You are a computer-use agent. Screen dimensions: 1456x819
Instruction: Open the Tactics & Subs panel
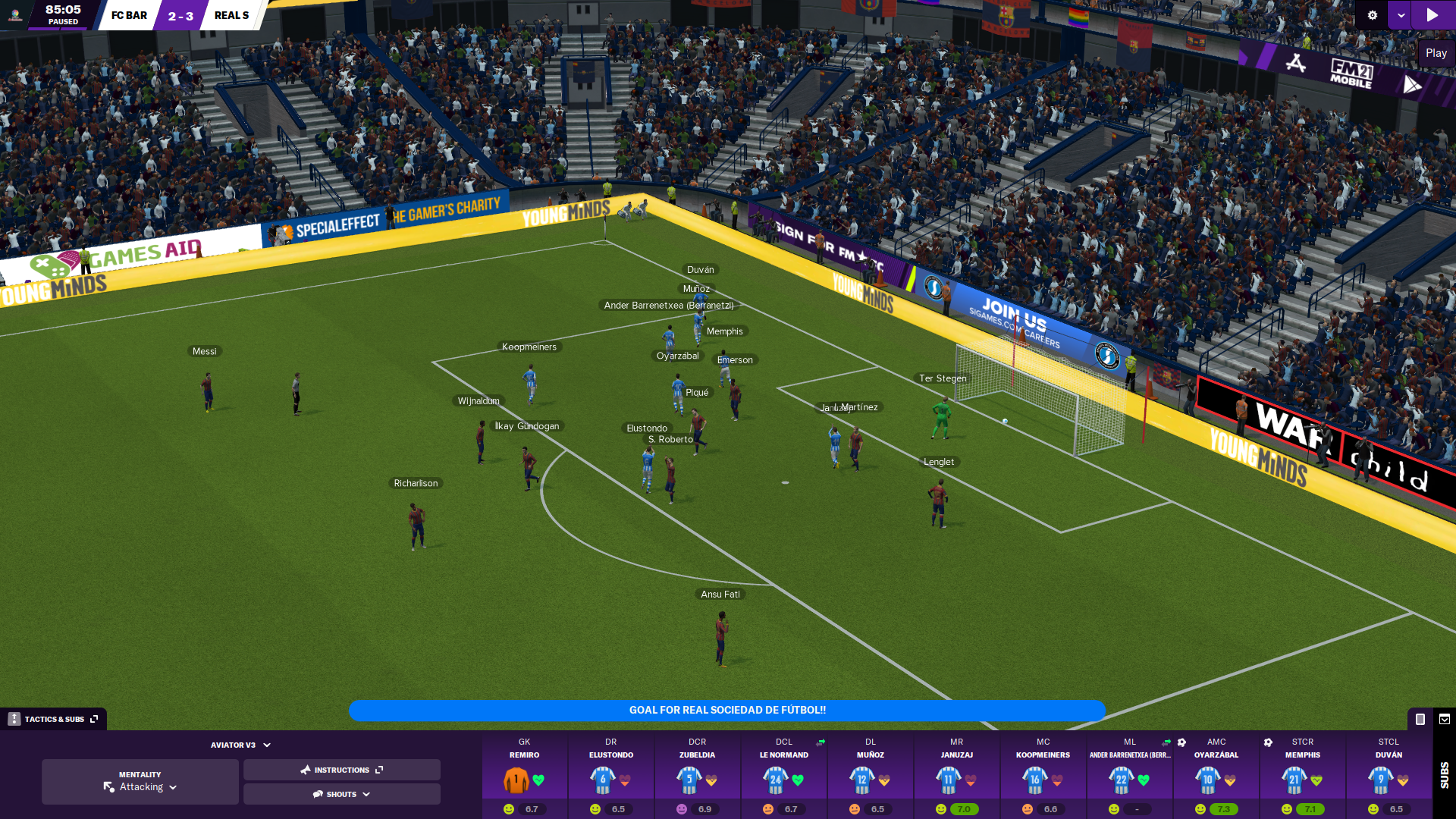(x=54, y=719)
